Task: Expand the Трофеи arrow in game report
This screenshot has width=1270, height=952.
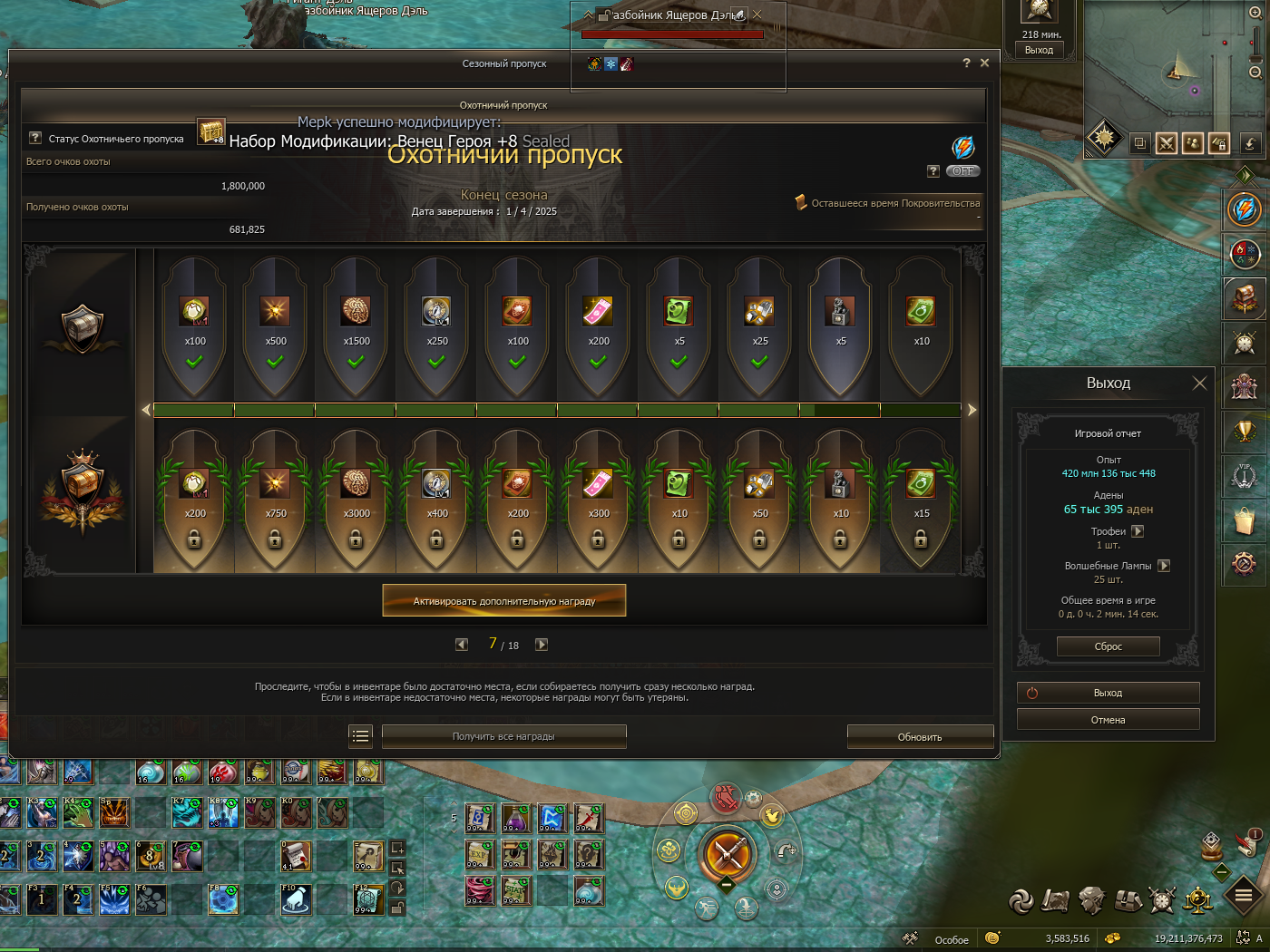Action: 1138,531
